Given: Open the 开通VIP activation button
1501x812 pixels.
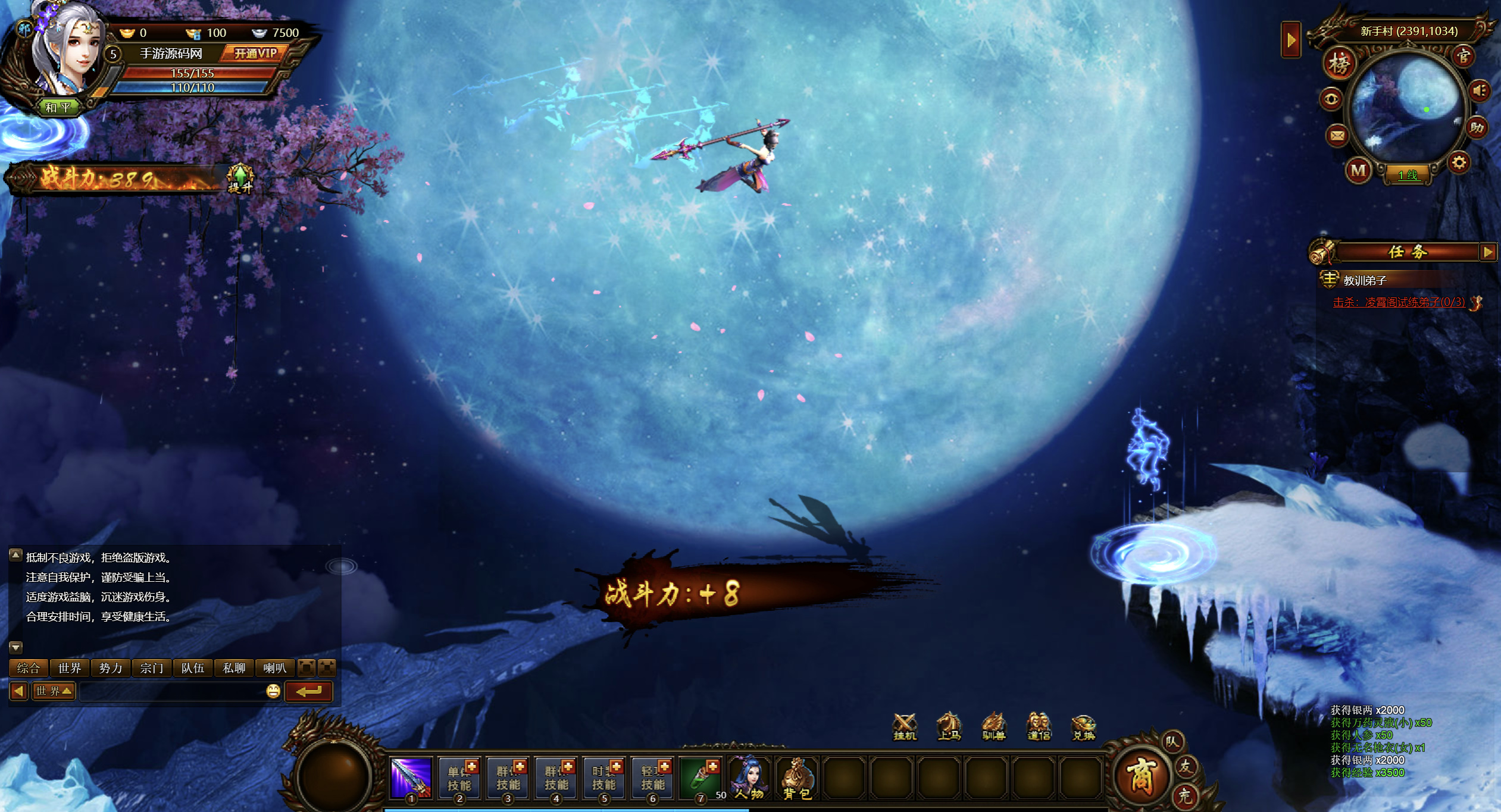Looking at the screenshot, I should tap(255, 54).
